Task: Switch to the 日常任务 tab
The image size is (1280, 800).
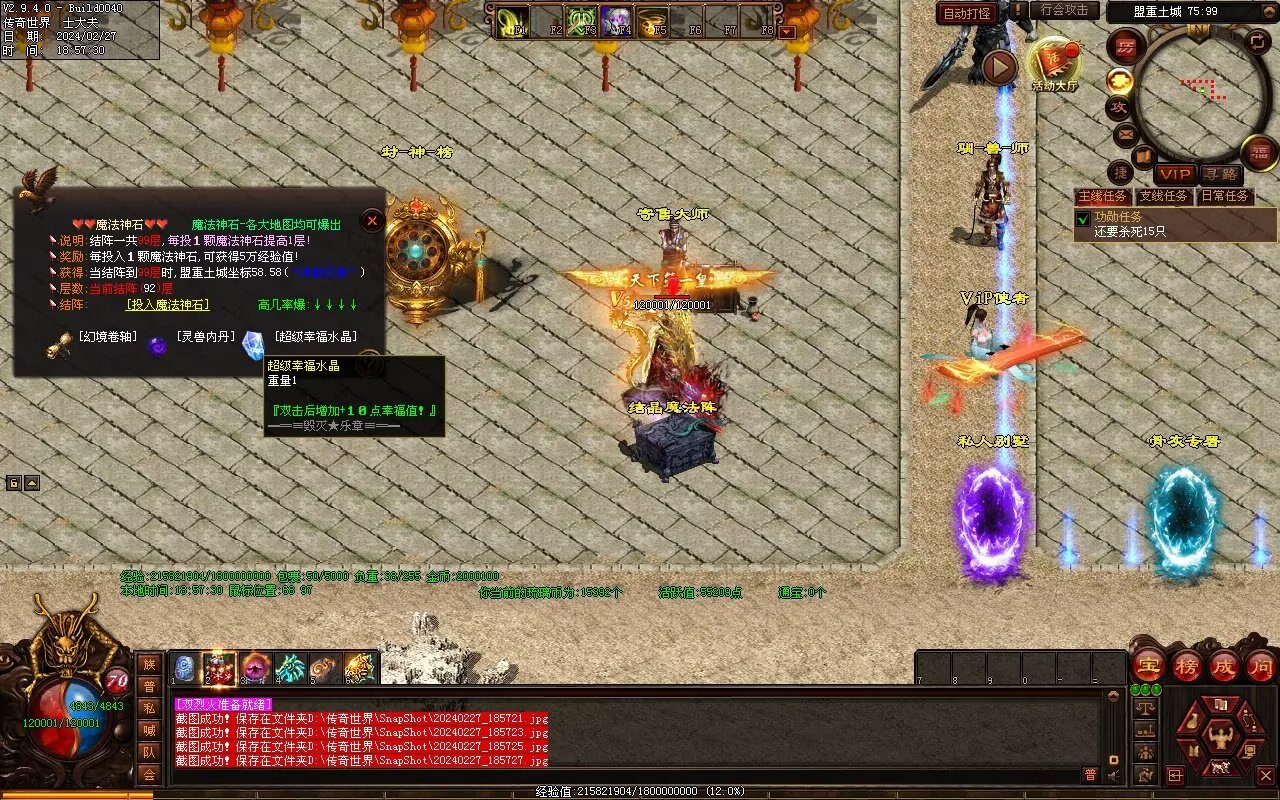Action: click(1225, 196)
